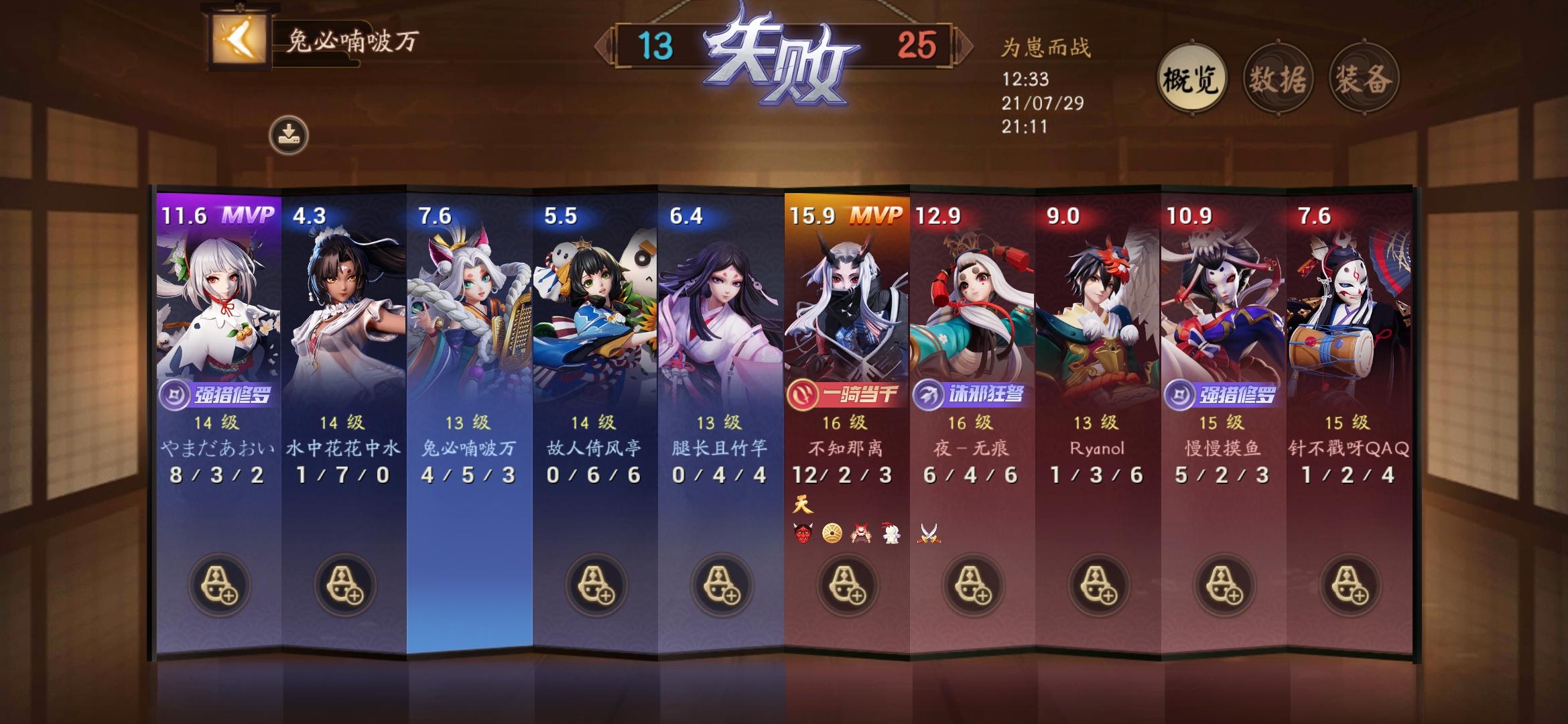The height and width of the screenshot is (724, 1568).
Task: Select the gold coin achievement icon under 不知那离
Action: 832,534
